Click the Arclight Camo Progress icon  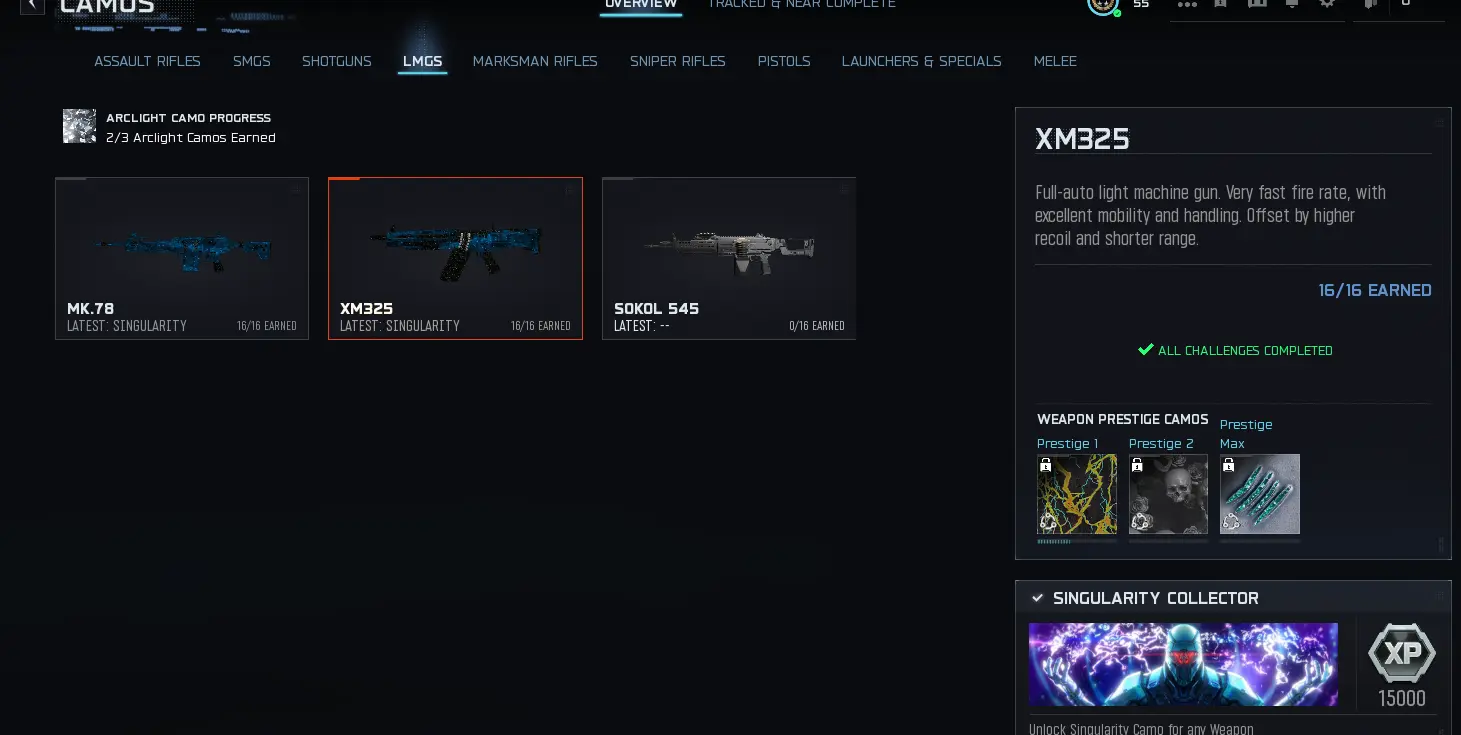tap(79, 126)
